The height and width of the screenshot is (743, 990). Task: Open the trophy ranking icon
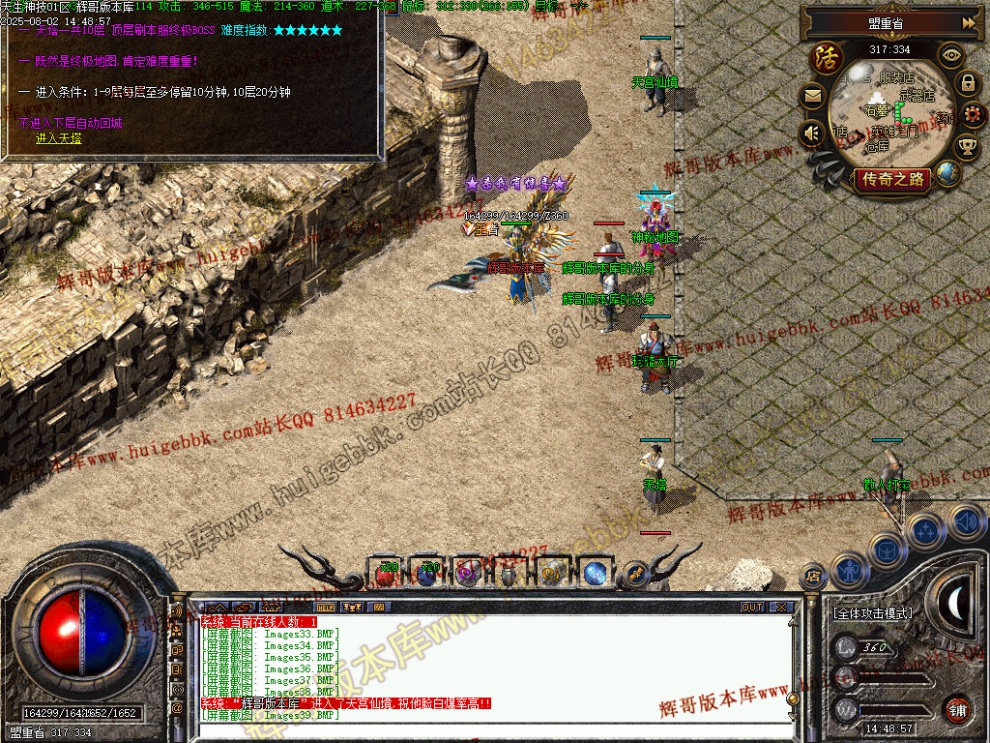(967, 148)
